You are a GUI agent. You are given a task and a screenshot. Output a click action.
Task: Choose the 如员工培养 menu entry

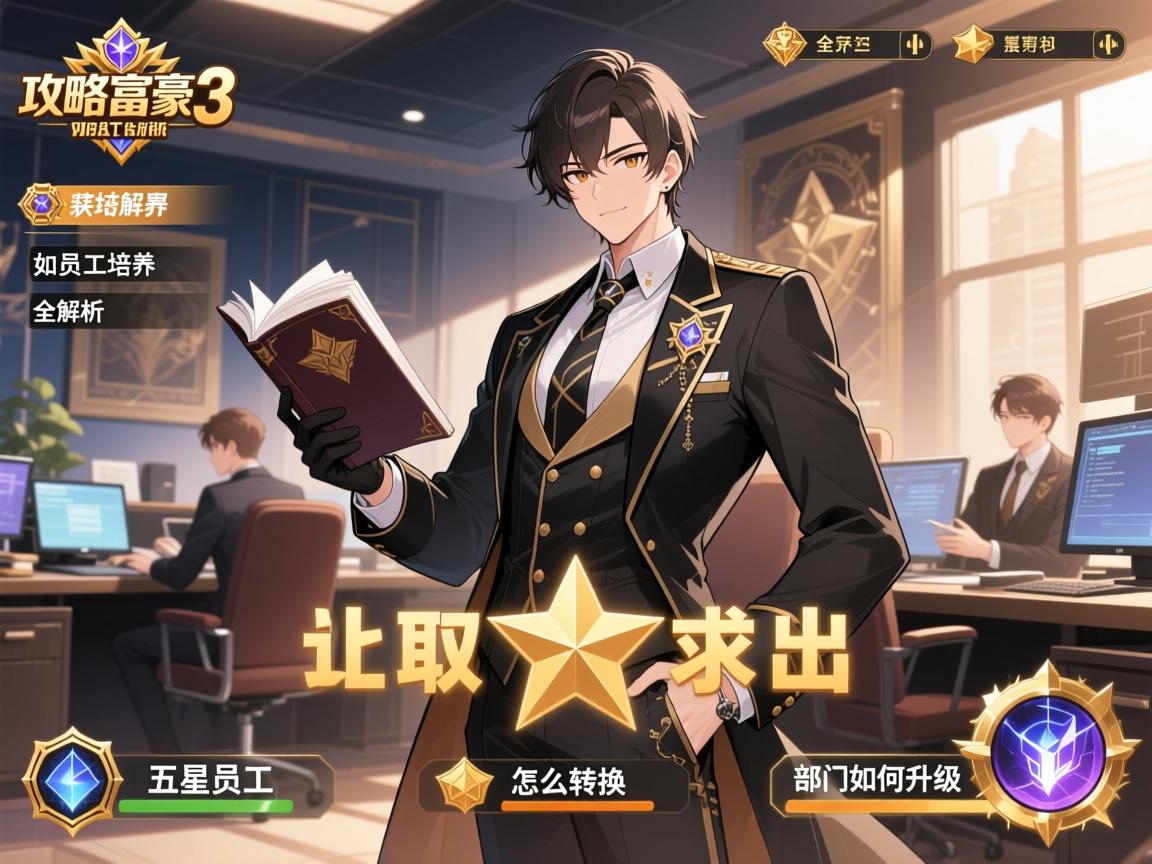(x=94, y=264)
